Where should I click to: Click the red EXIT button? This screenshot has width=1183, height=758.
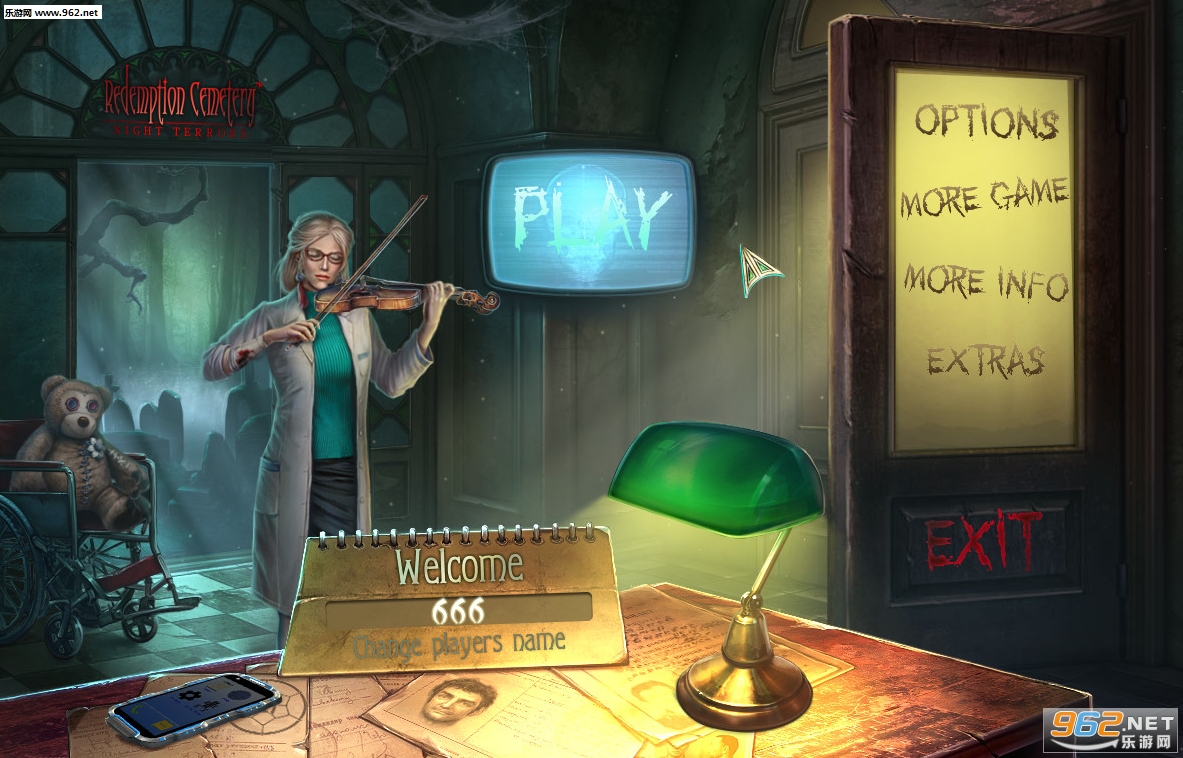984,543
